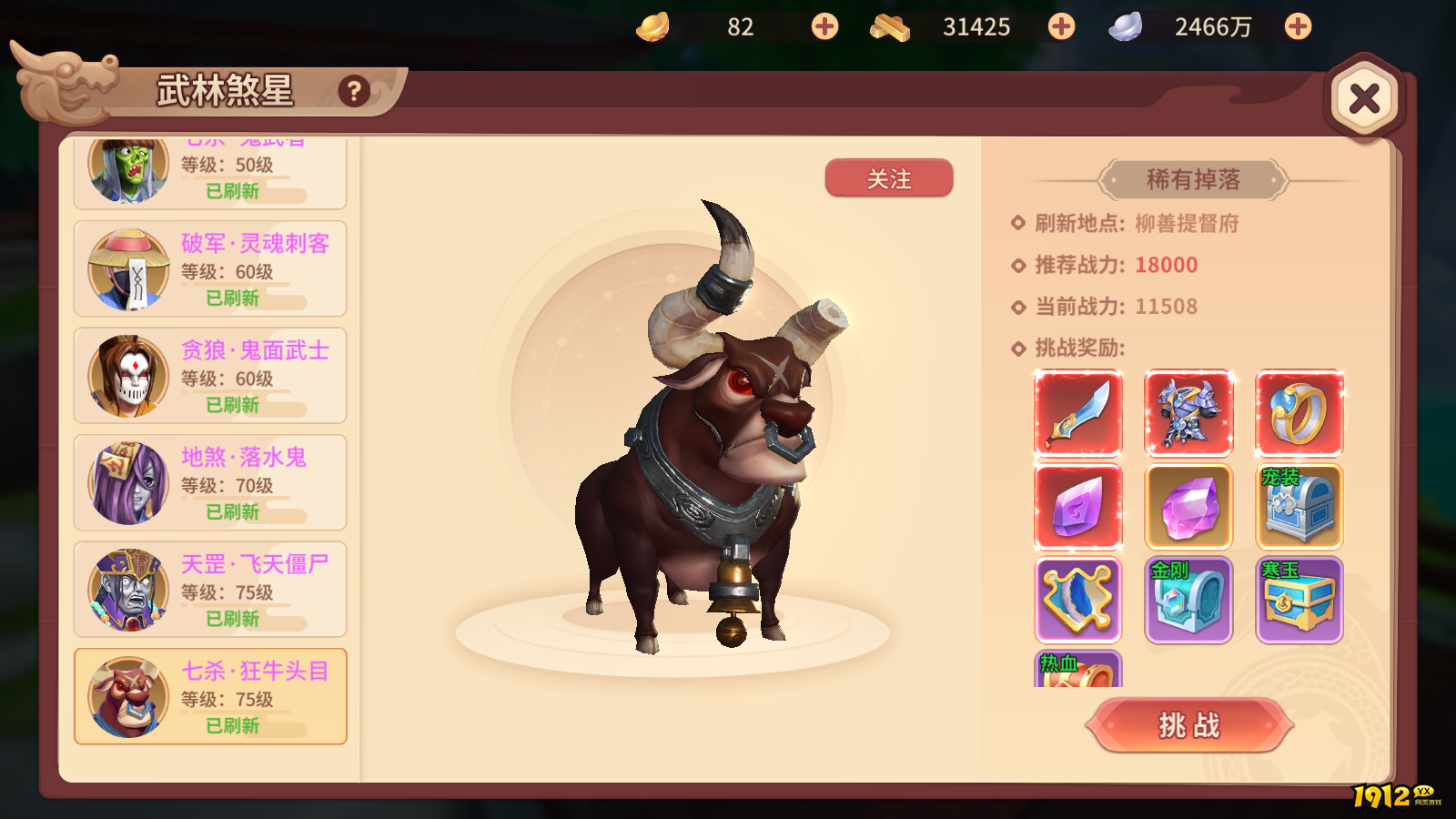Click the plus to add gold coins
1456x819 pixels.
tap(824, 26)
